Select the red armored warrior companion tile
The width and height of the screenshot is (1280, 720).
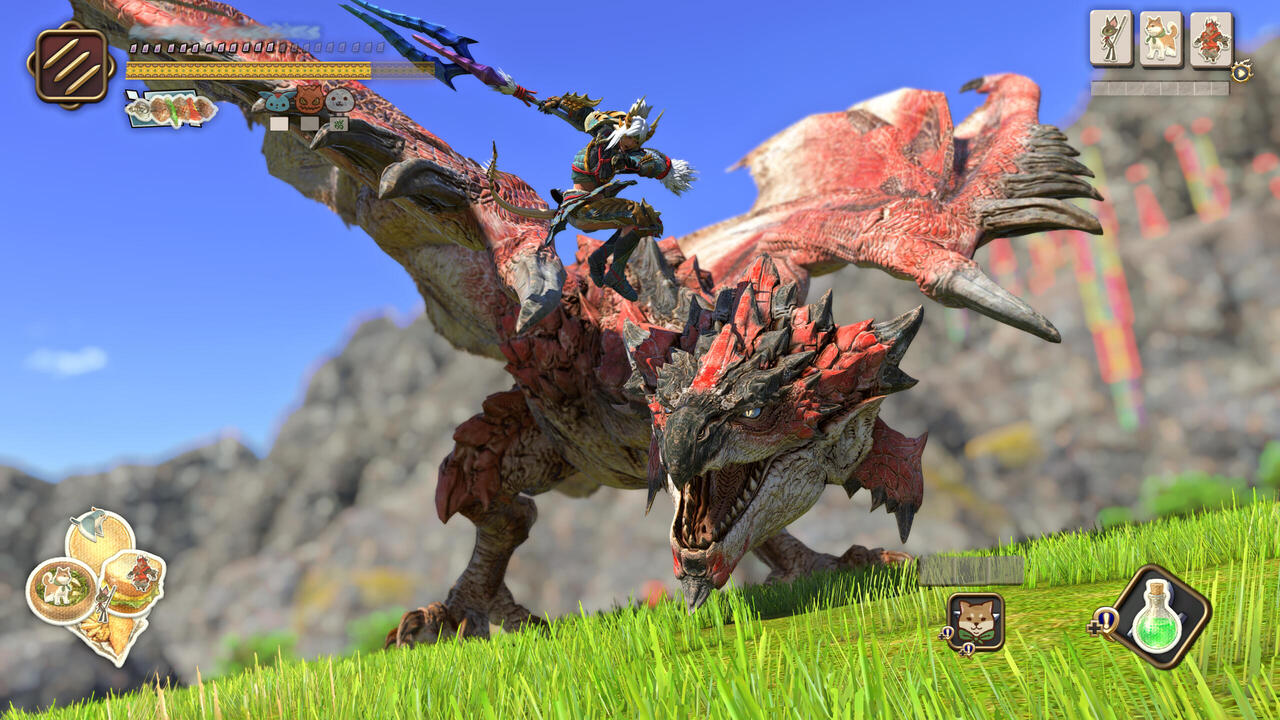[x=1210, y=39]
